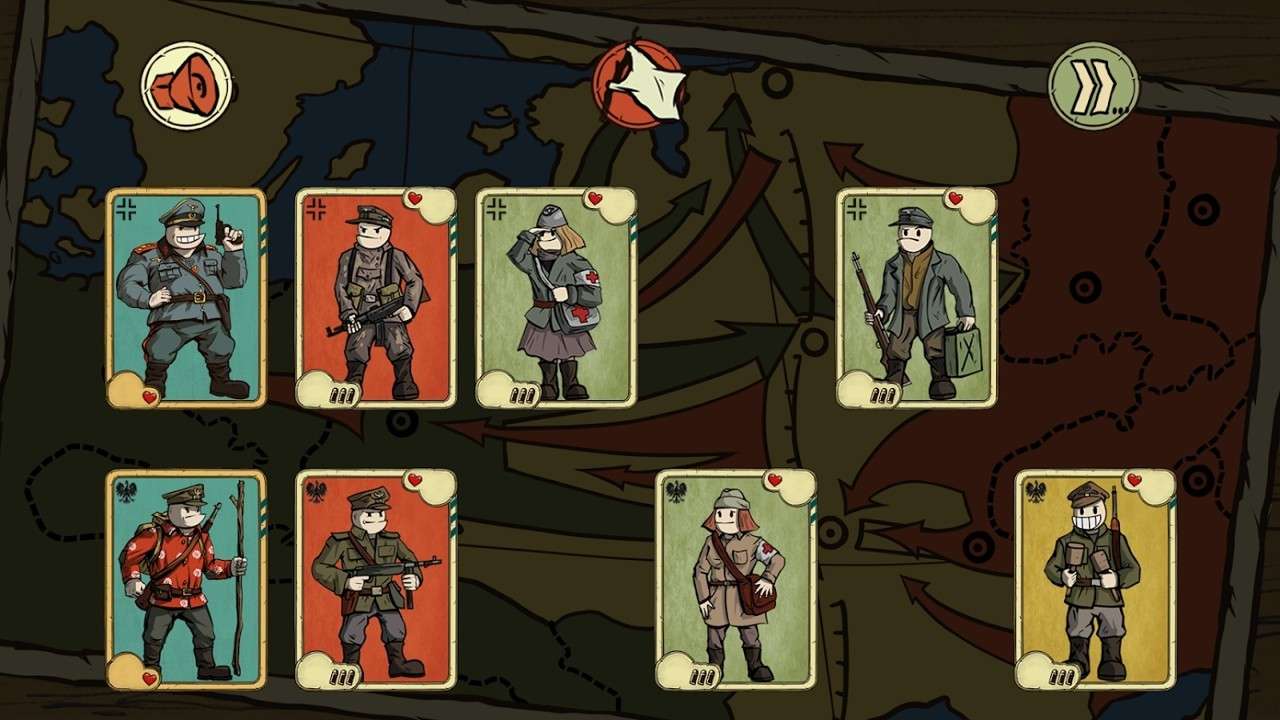This screenshot has width=1280, height=720.
Task: Click the red star emblem button
Action: [x=638, y=85]
